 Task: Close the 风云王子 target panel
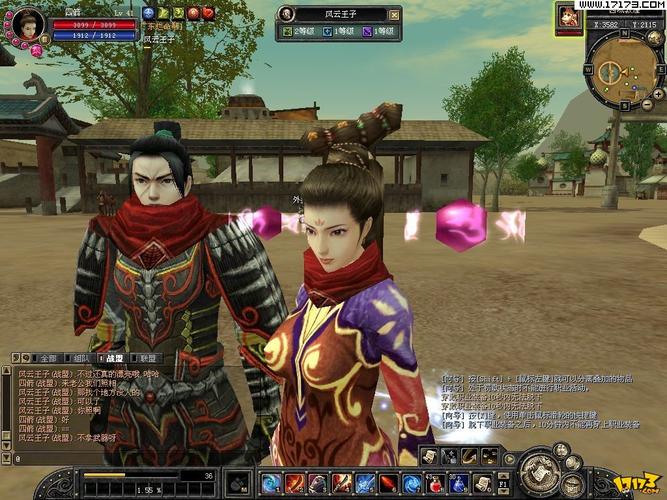point(394,14)
